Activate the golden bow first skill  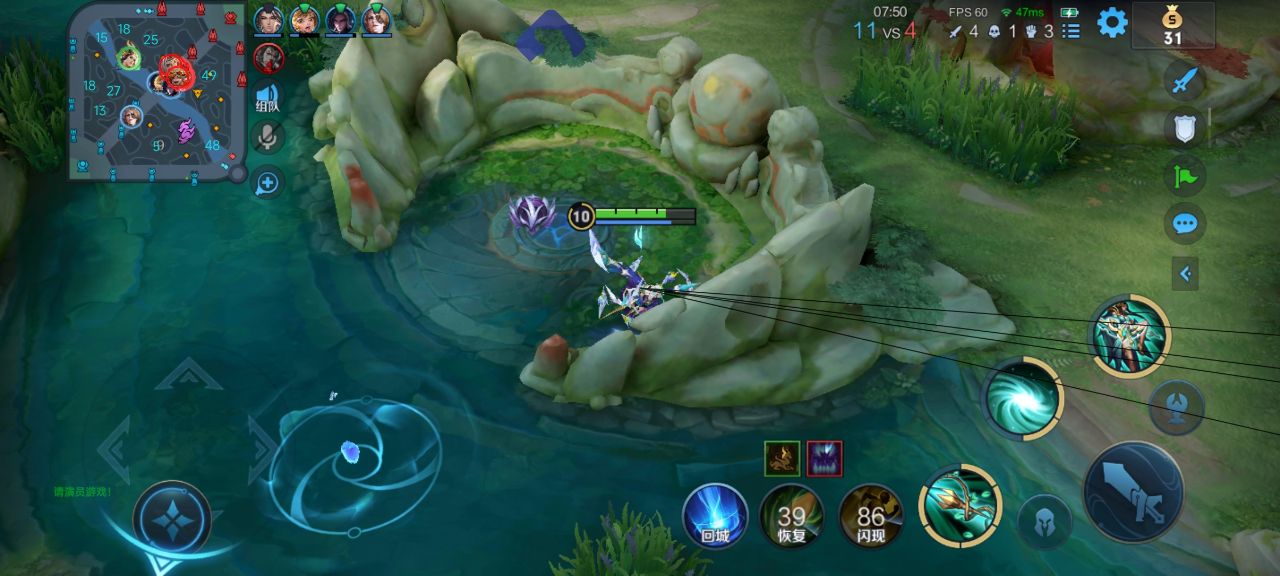[960, 506]
